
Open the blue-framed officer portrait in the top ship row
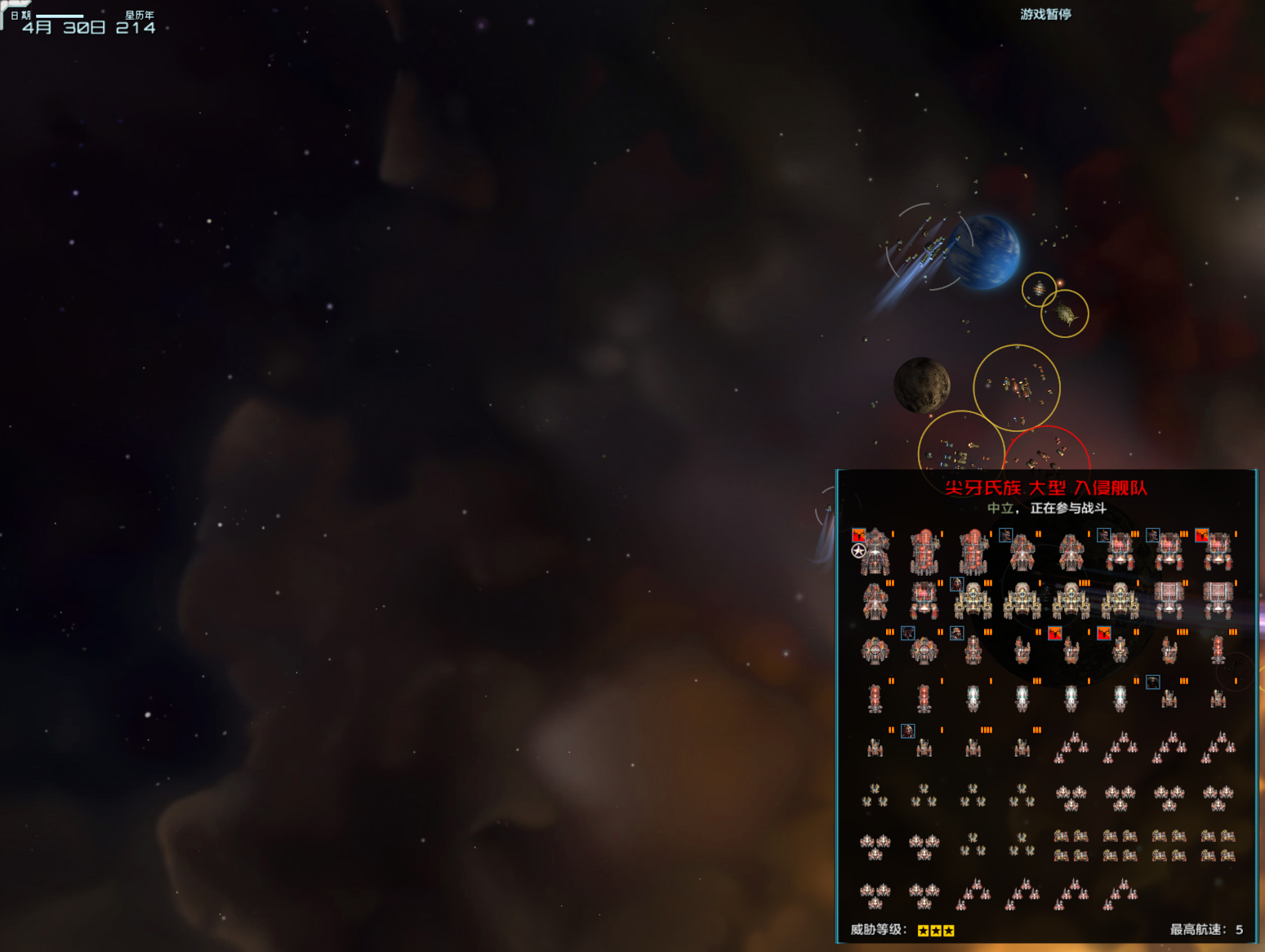(x=1005, y=536)
